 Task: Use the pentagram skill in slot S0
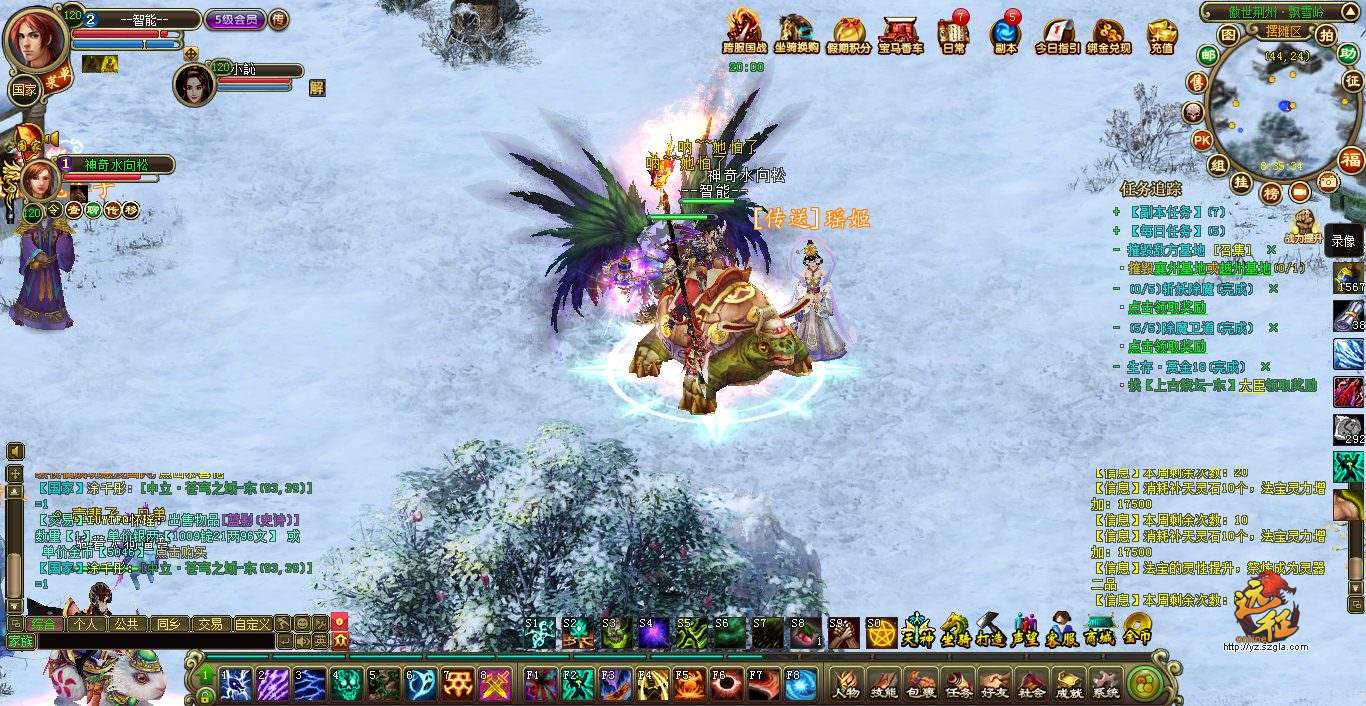coord(881,632)
